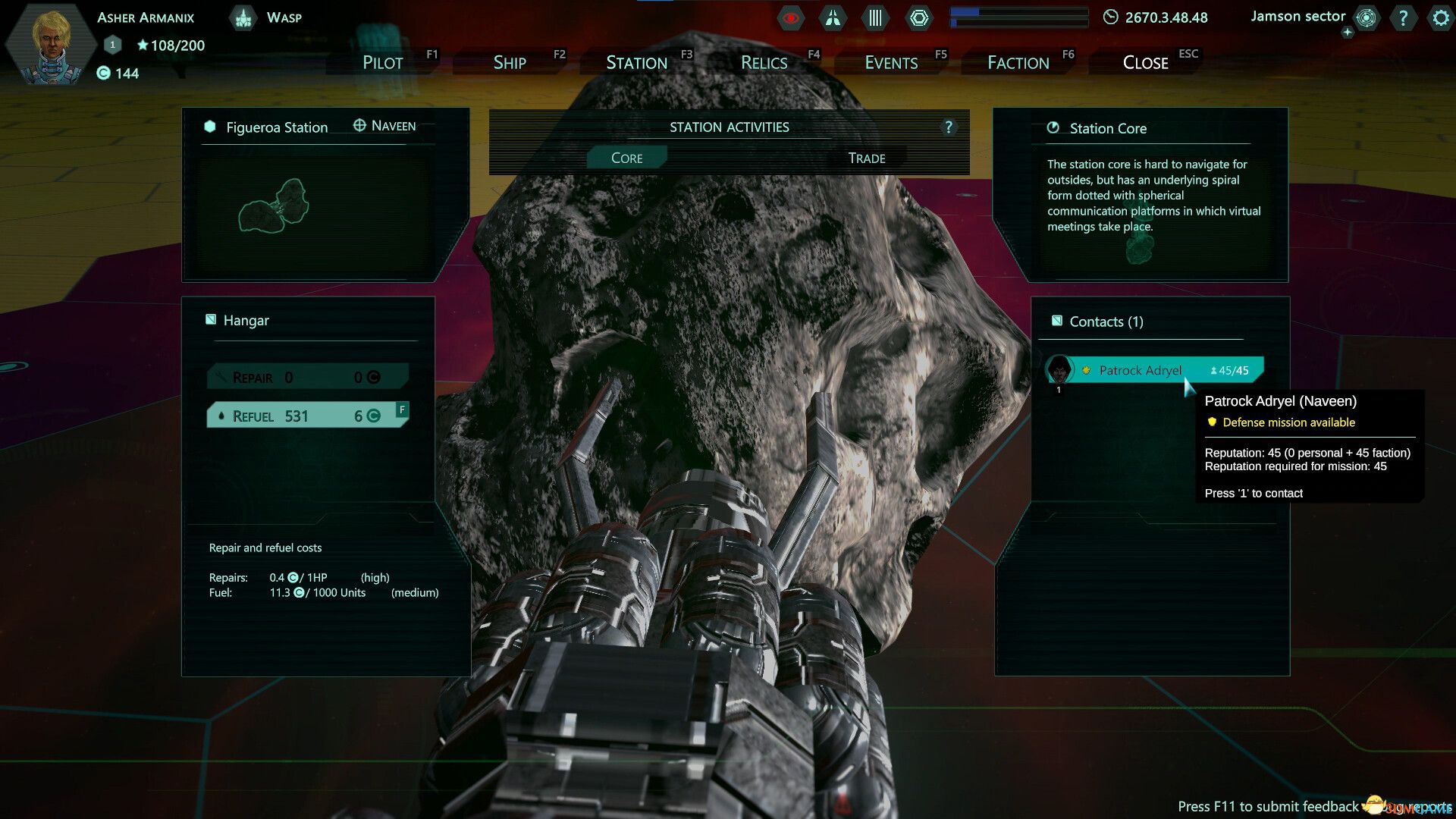Open the Station Core clock icon panel

click(1053, 128)
